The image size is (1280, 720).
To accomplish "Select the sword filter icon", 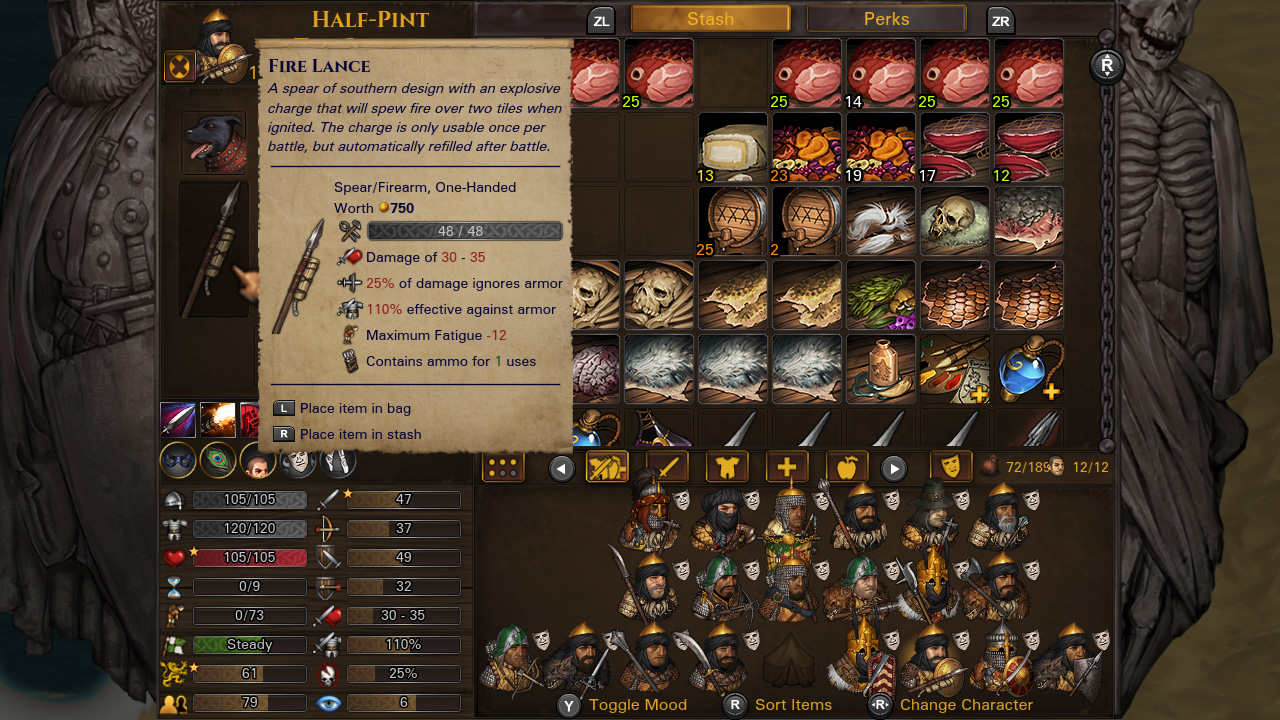I will [666, 466].
